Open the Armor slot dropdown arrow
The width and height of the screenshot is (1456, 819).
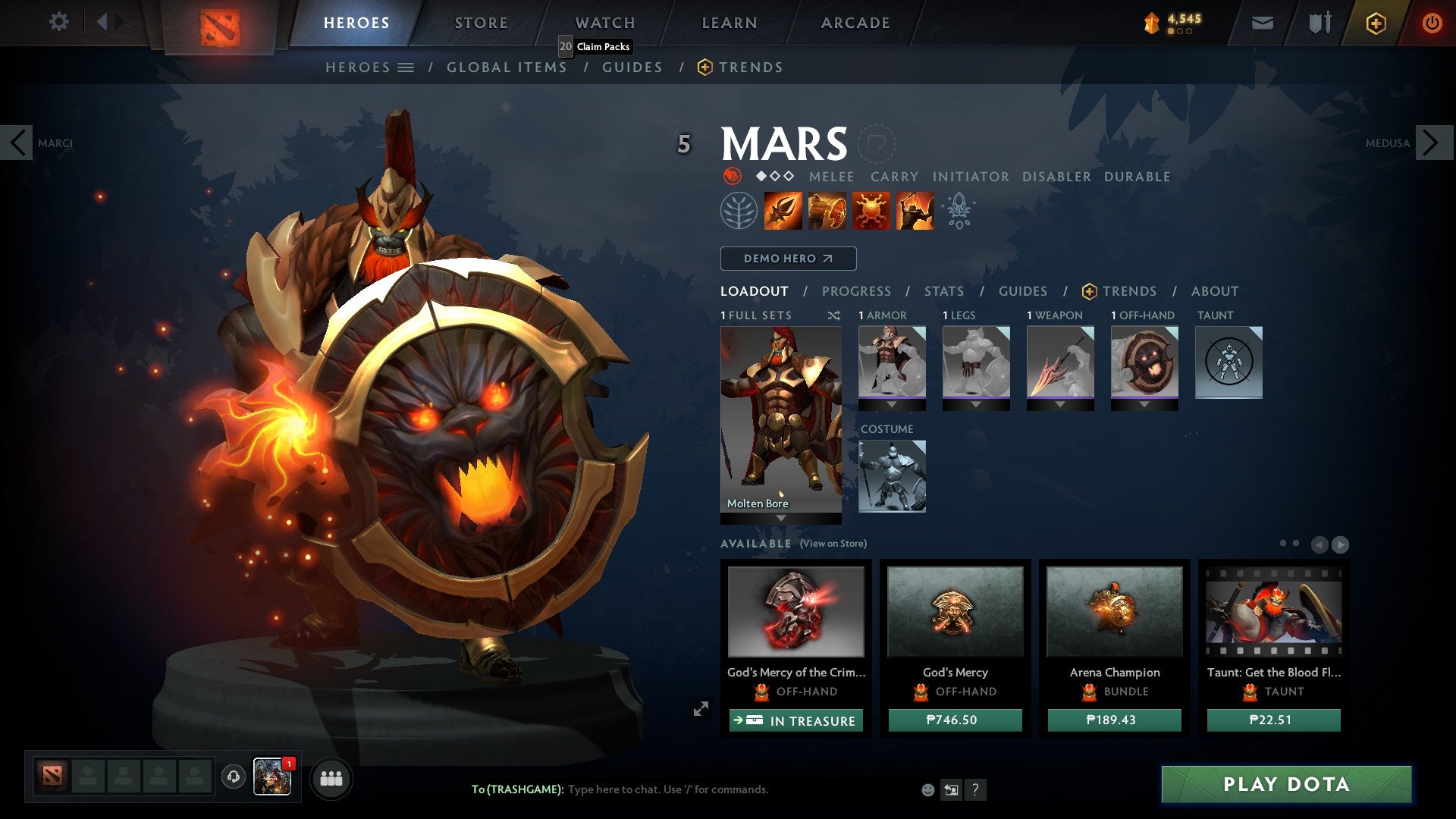892,406
